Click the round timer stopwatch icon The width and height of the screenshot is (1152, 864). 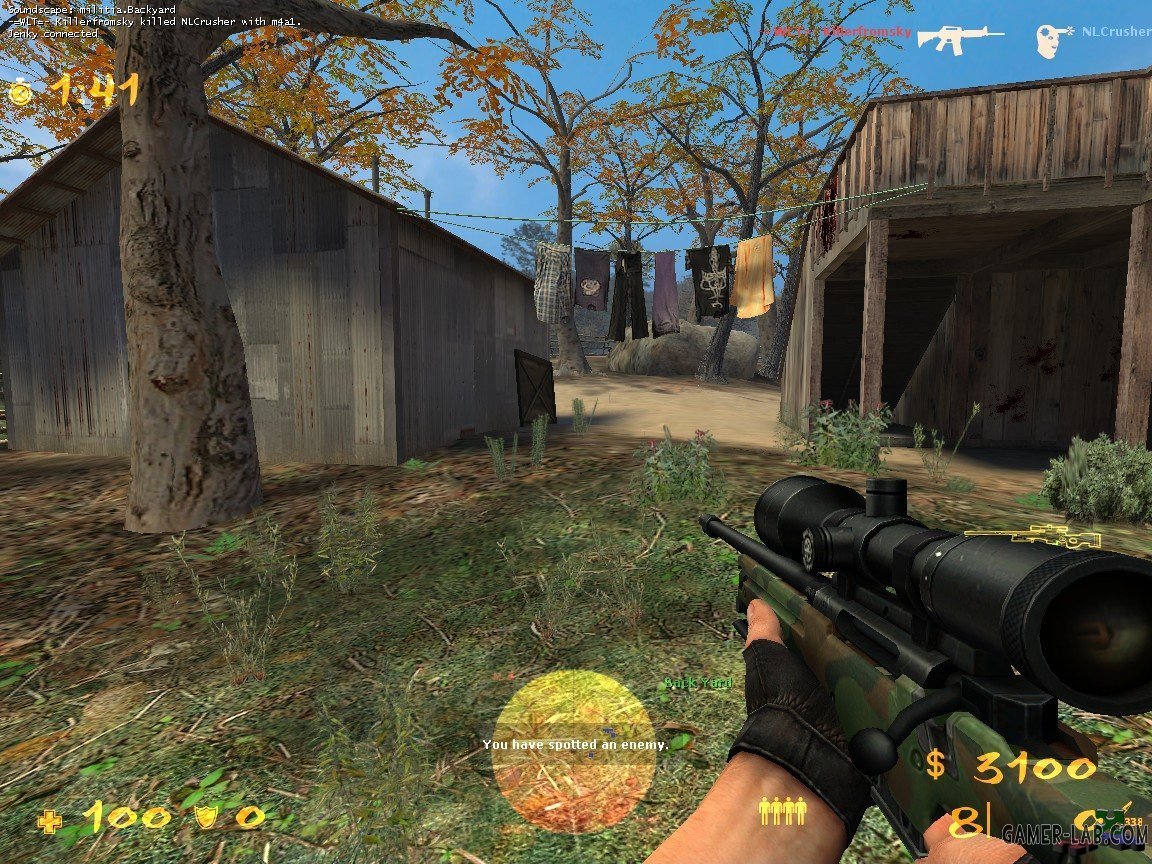point(21,92)
